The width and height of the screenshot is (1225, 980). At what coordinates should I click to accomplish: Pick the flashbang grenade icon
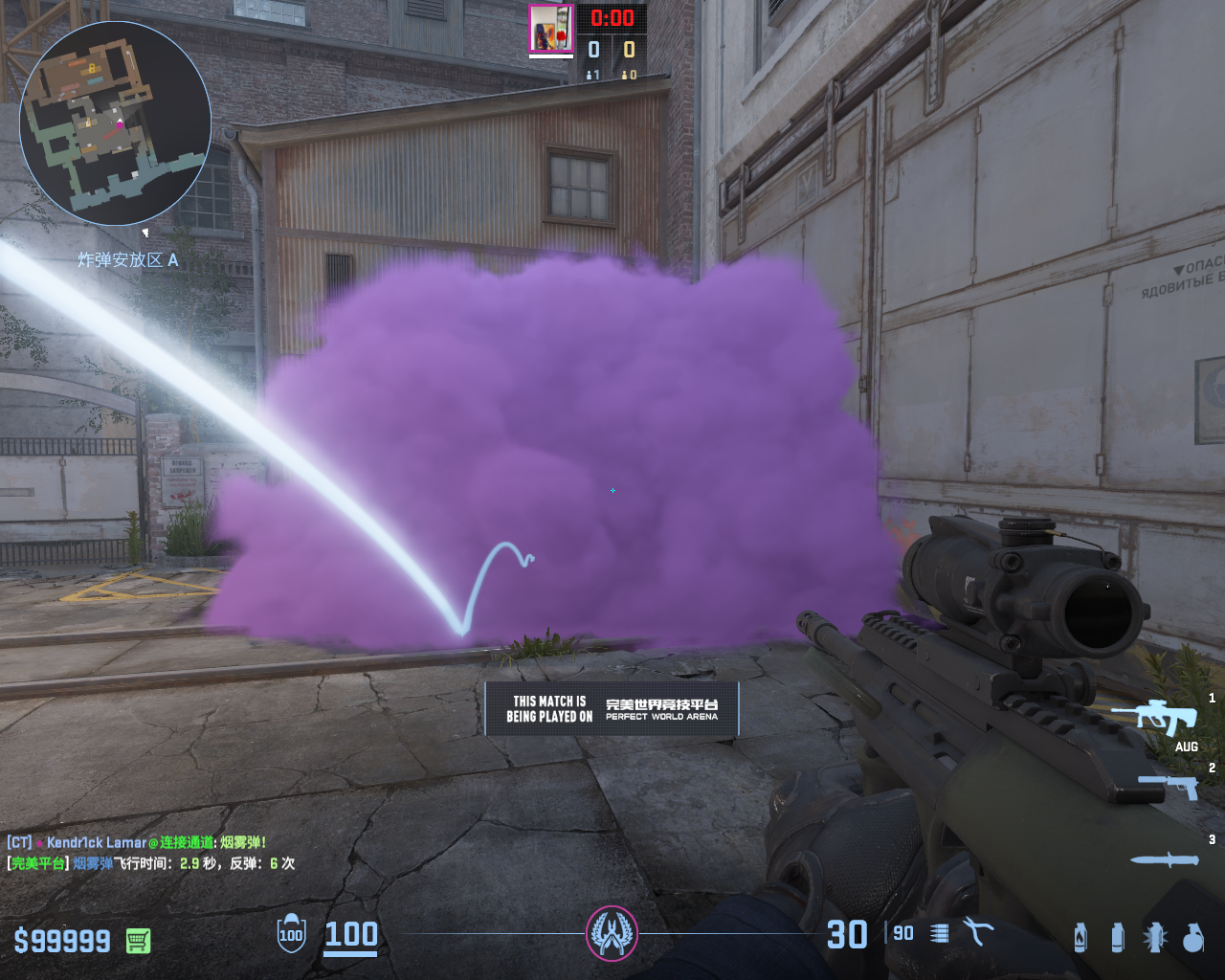(1155, 937)
